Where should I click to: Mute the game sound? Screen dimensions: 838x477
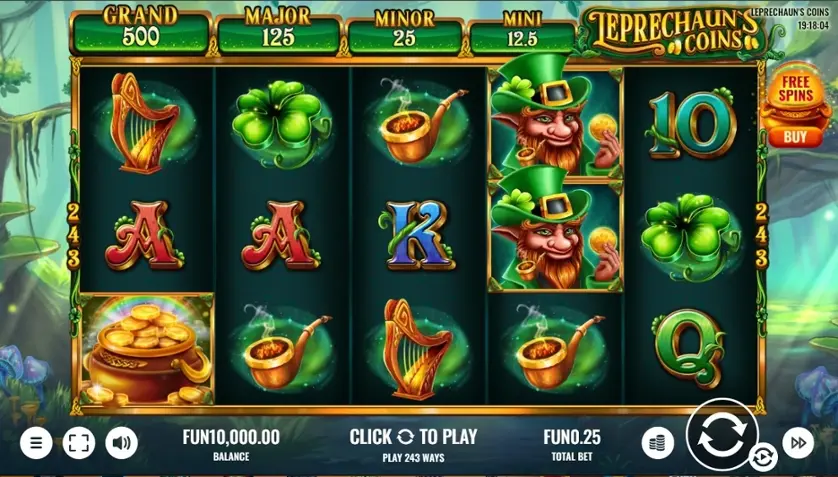click(122, 442)
